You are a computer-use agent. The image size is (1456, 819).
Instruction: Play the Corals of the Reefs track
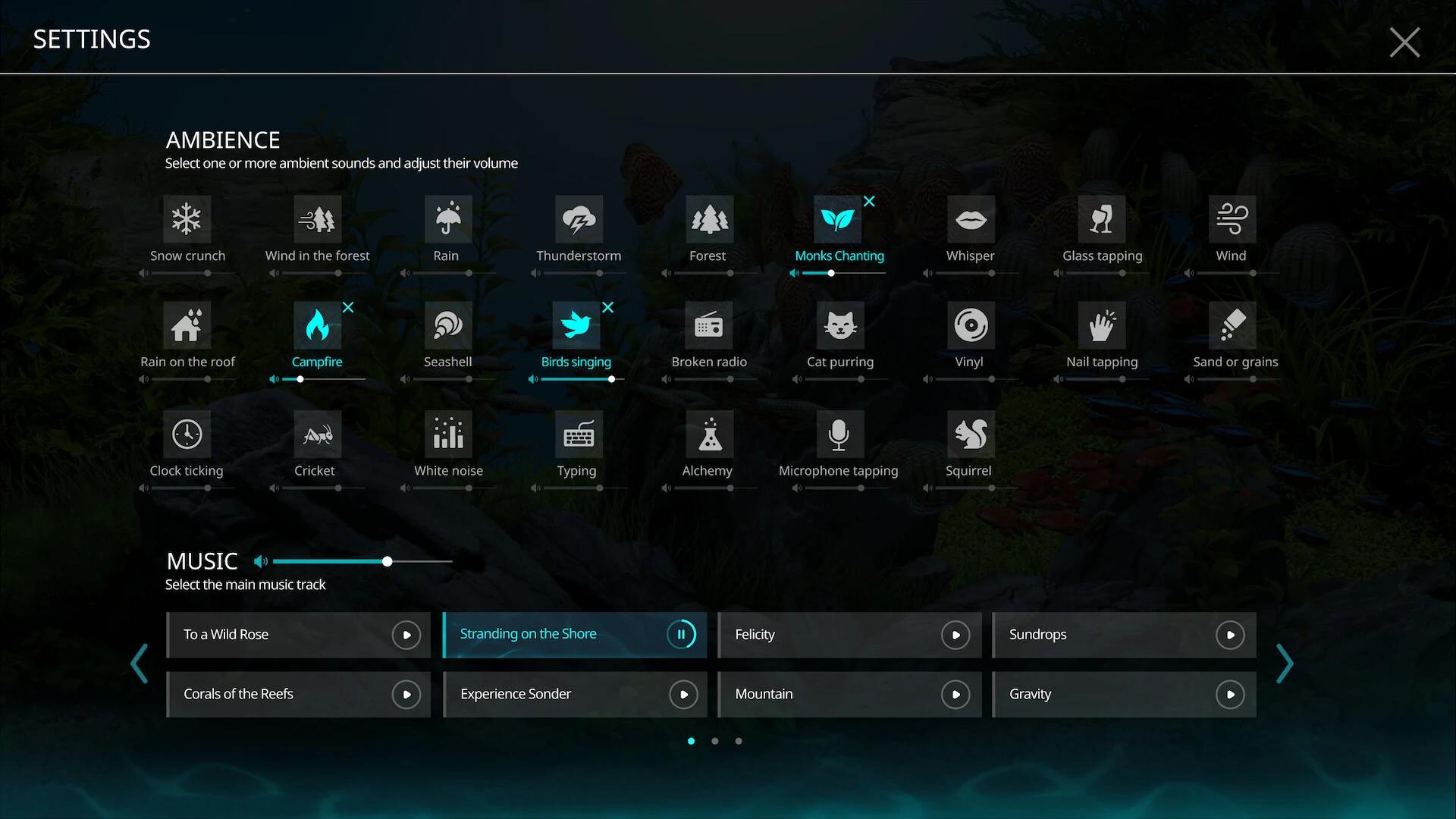[x=407, y=694]
